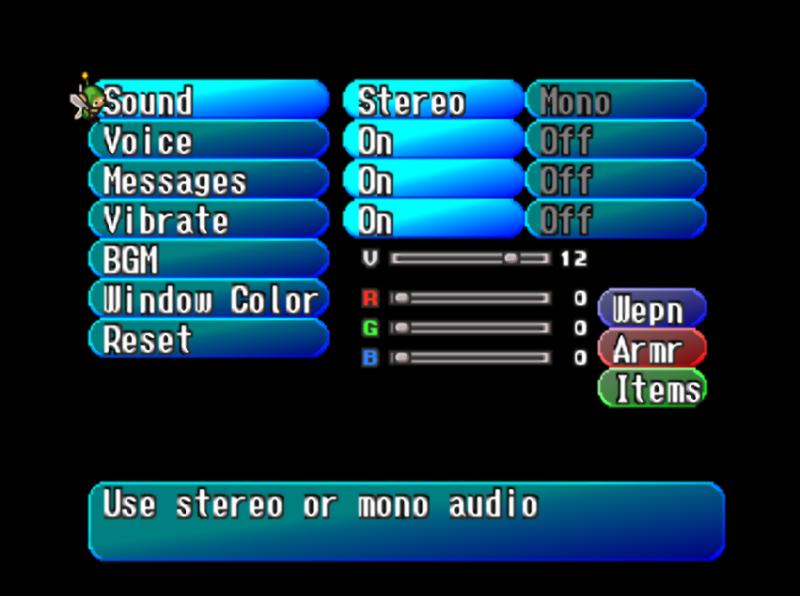Screen dimensions: 800x596
Task: Choose the Messages setting entry
Action: click(x=210, y=181)
